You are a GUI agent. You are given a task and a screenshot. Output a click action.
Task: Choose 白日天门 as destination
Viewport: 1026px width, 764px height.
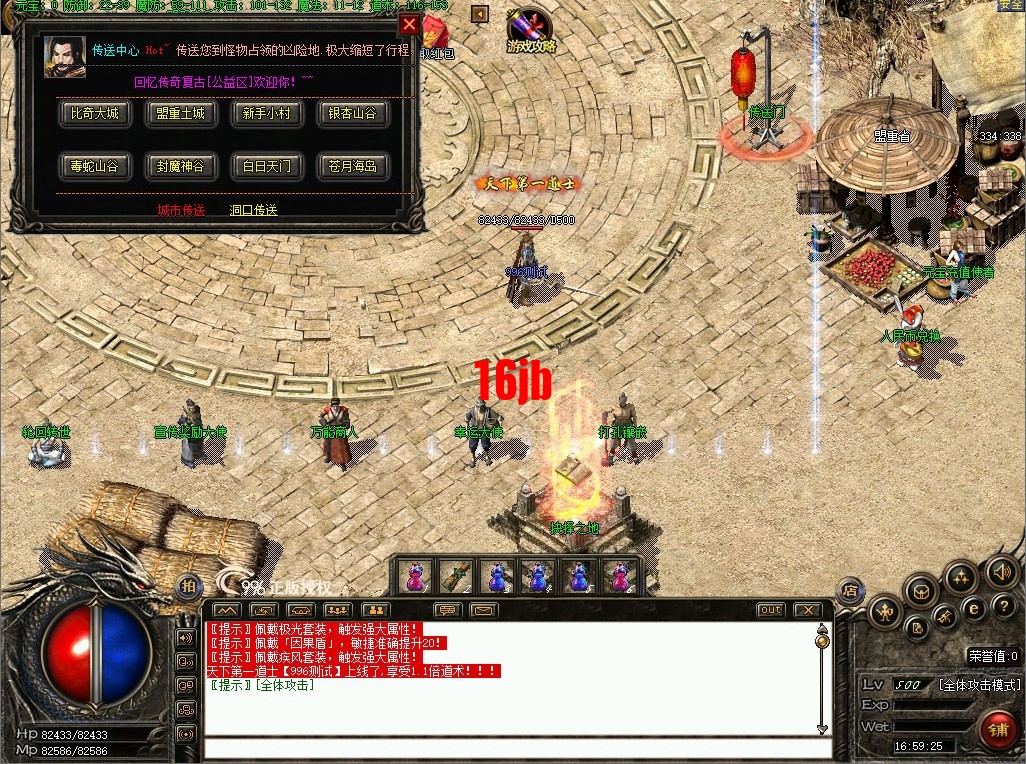[267, 166]
